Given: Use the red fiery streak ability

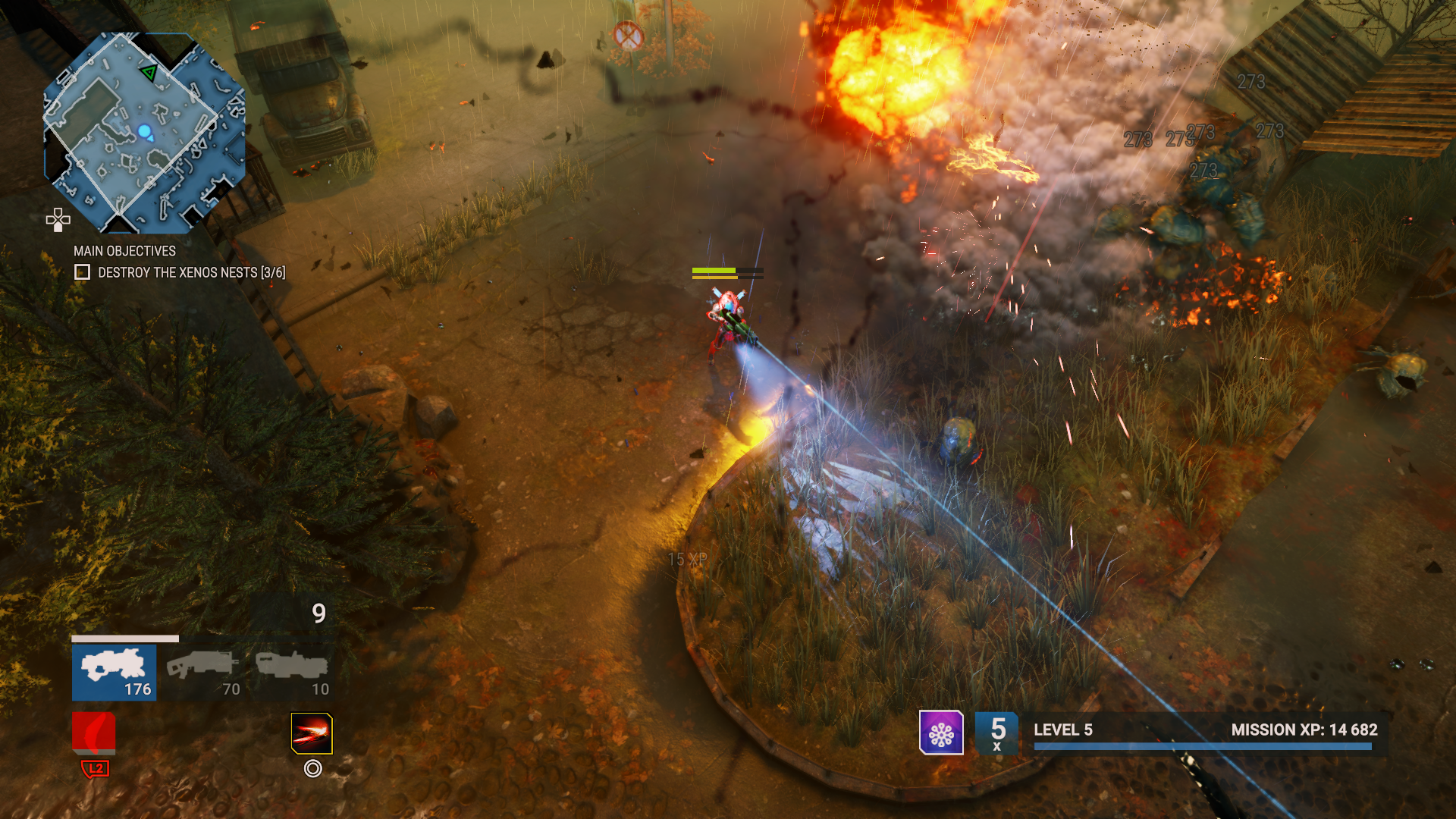Looking at the screenshot, I should [312, 733].
